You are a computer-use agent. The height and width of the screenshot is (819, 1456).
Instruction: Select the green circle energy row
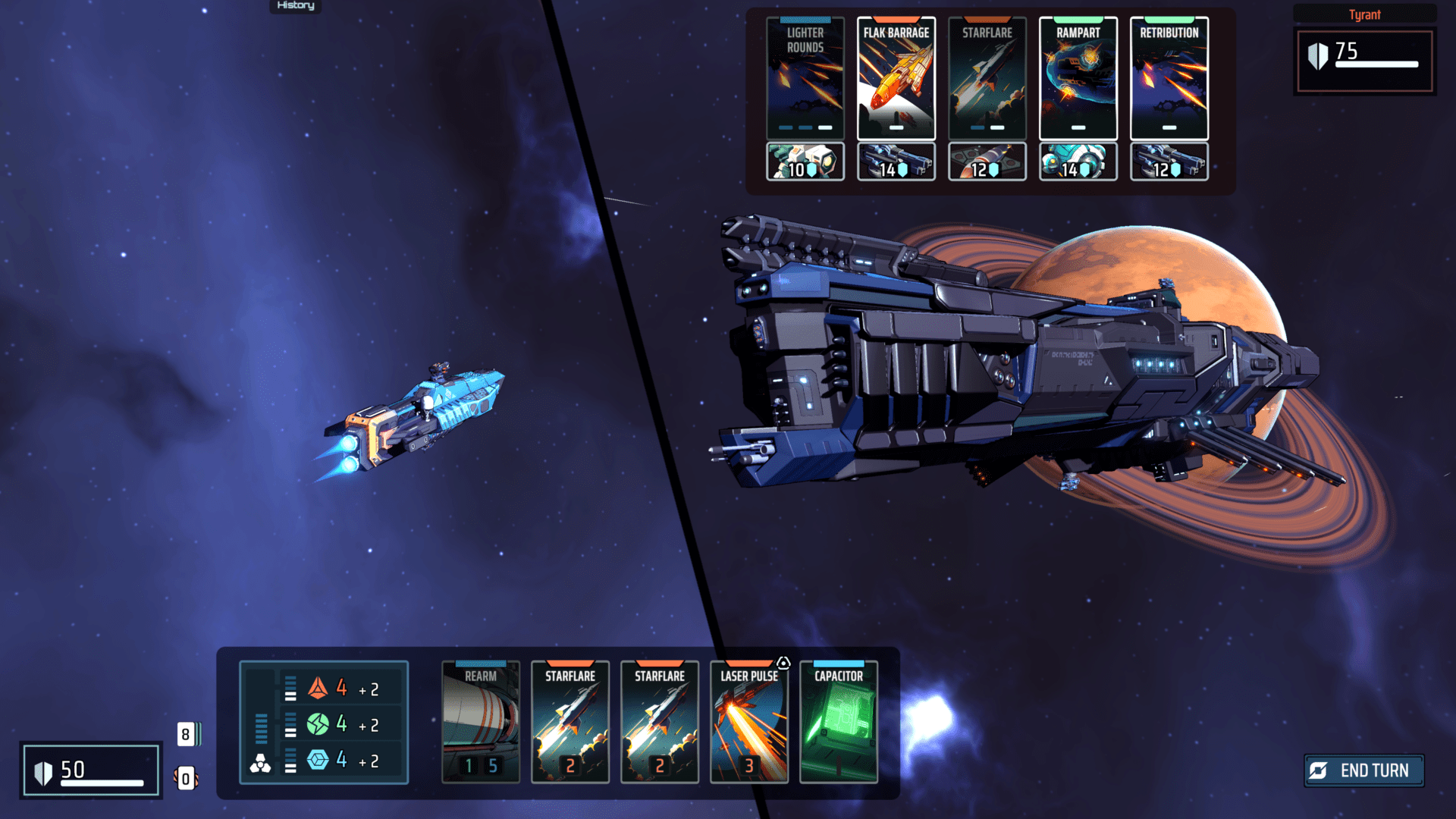pyautogui.click(x=341, y=724)
